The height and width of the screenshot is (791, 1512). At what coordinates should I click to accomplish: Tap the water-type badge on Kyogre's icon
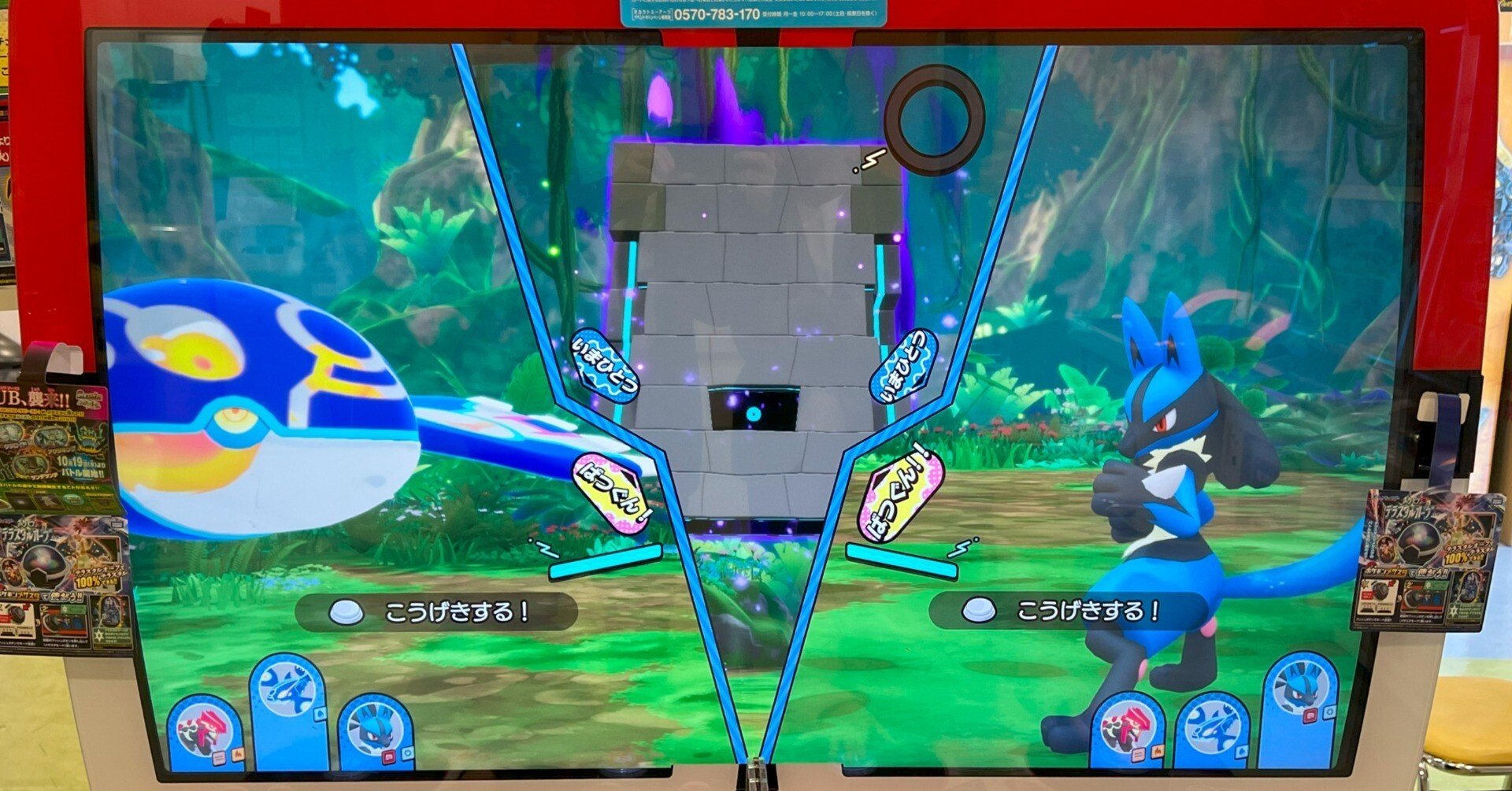coord(319,713)
